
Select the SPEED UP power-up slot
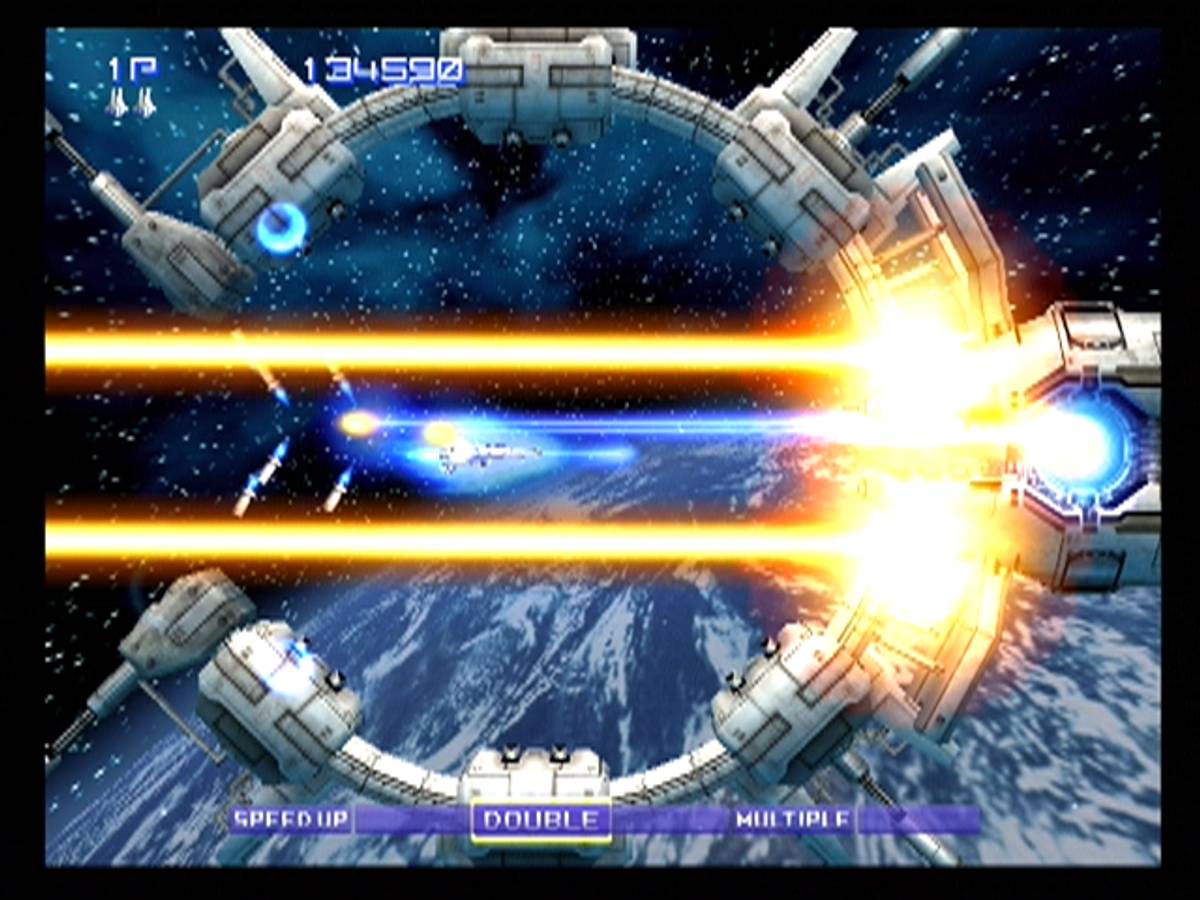click(x=291, y=820)
